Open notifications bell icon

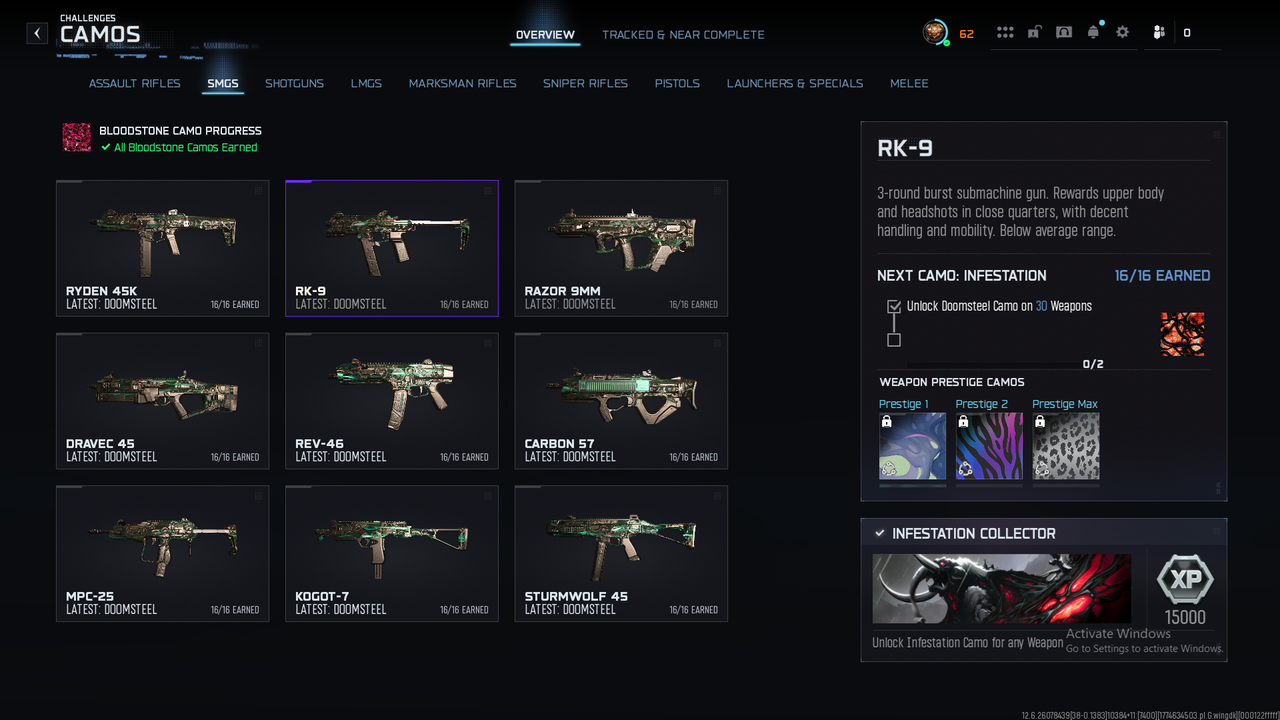point(1093,33)
